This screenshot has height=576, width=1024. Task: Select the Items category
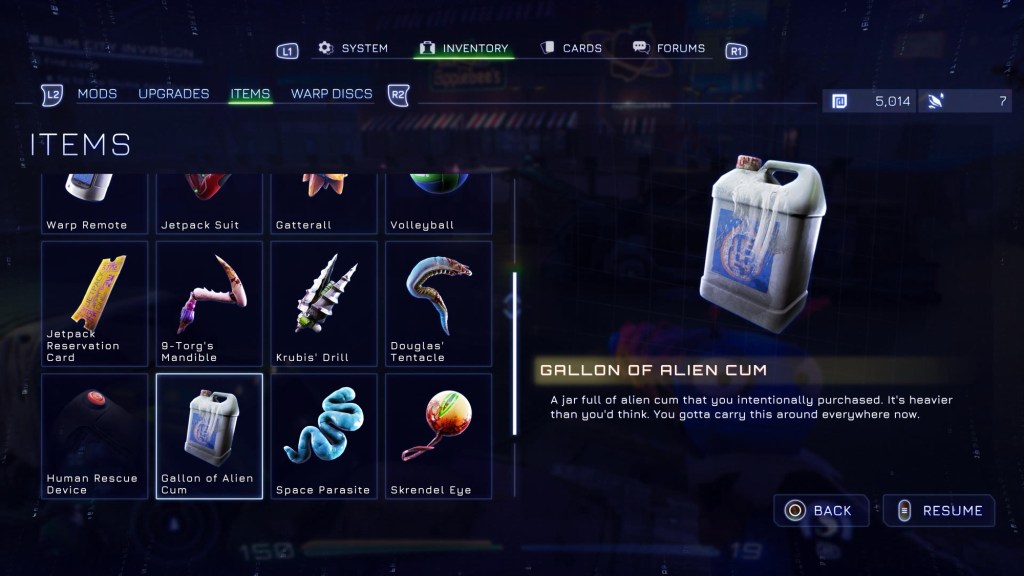pyautogui.click(x=250, y=94)
